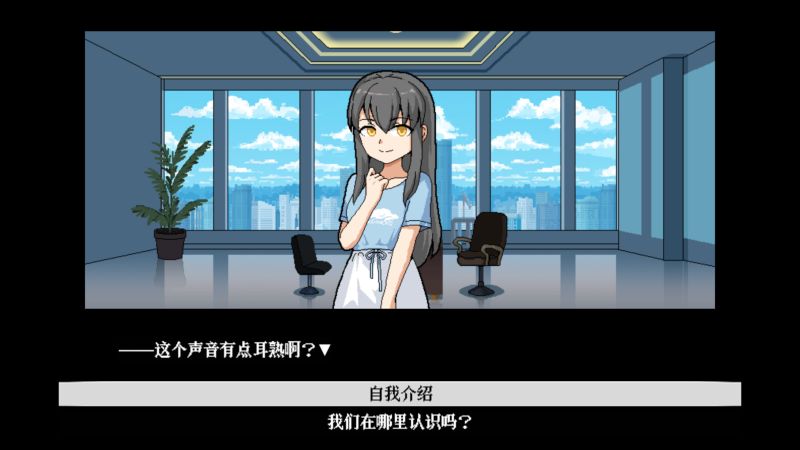Viewport: 800px width, 450px height.
Task: Select the 我们在哪里认识吗？ reply
Action: pyautogui.click(x=400, y=422)
